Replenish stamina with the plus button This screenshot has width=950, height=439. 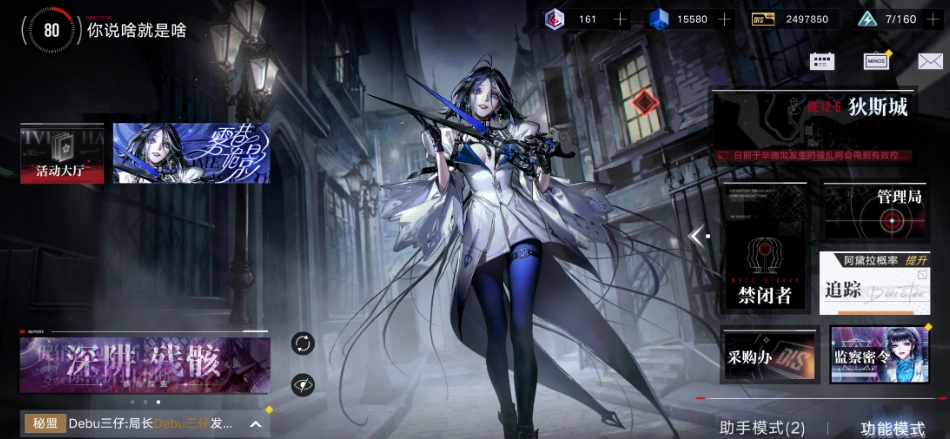(934, 19)
